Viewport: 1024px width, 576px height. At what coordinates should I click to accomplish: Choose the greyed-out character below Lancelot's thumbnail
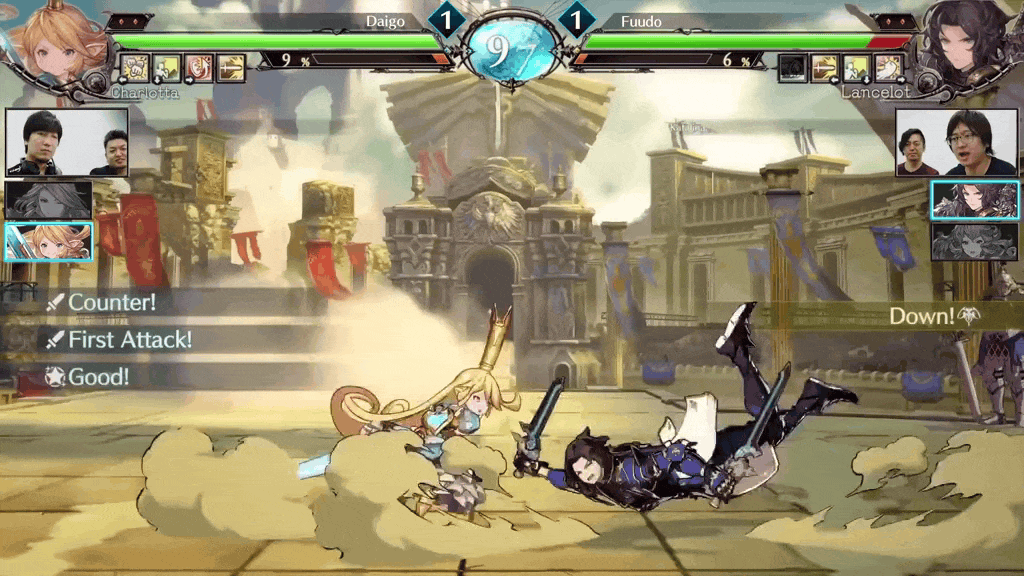coord(975,242)
